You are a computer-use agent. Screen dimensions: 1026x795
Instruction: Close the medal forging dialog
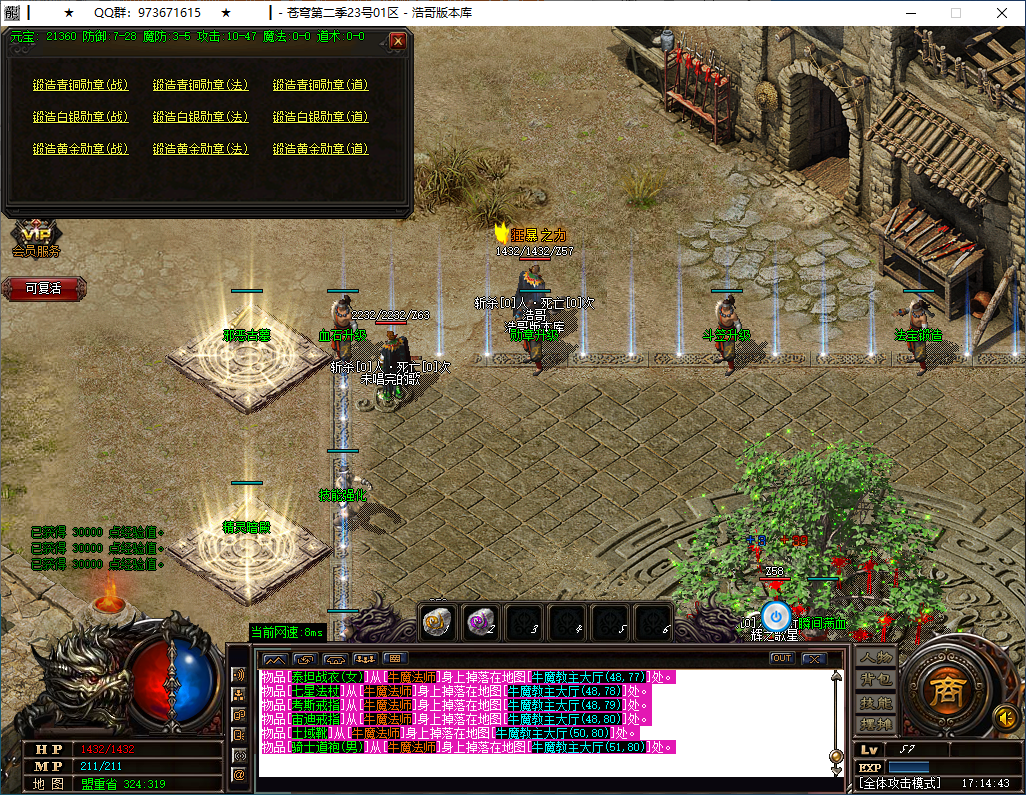(x=398, y=41)
